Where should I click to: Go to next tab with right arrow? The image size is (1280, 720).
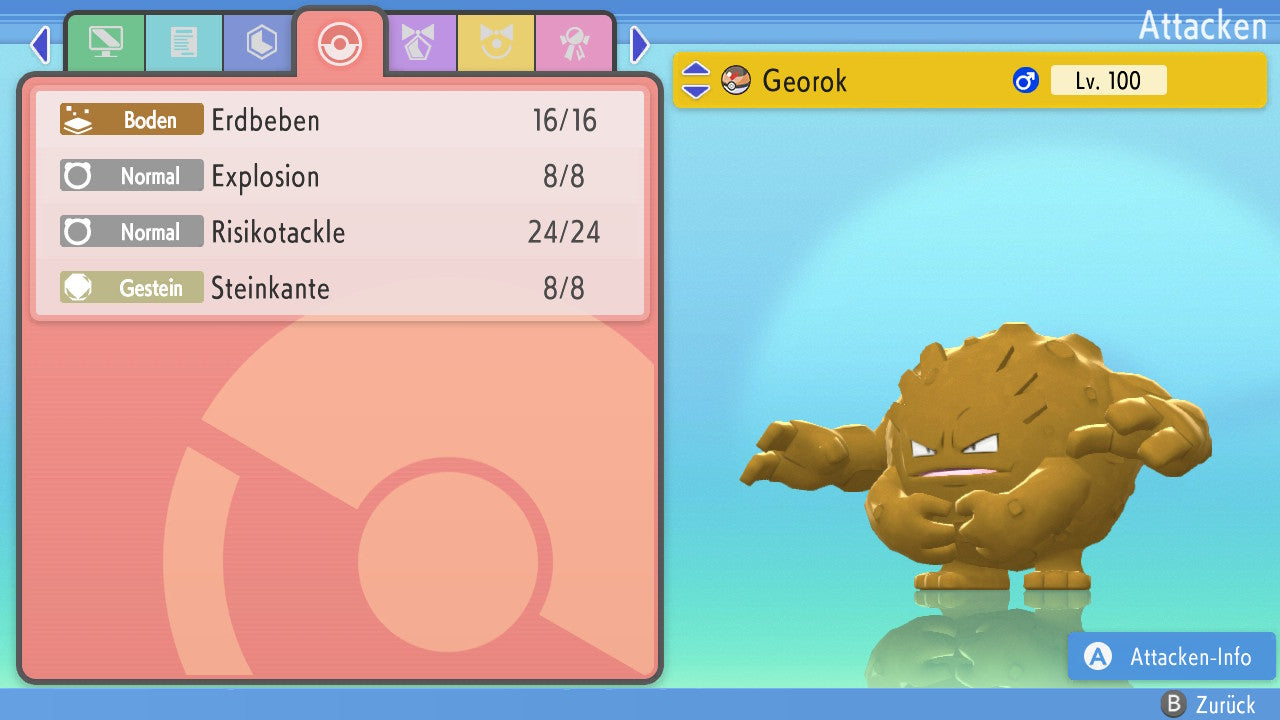[640, 44]
